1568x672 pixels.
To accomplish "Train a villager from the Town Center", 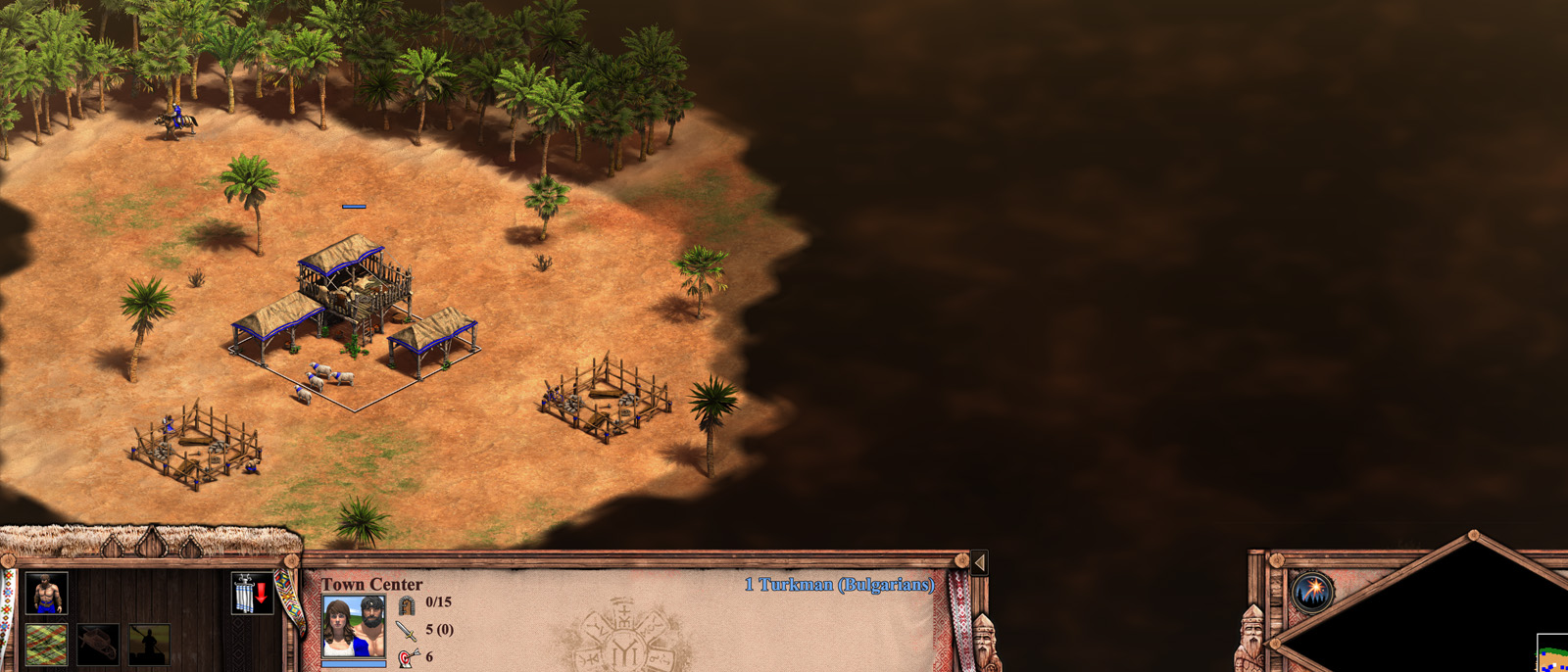I will coord(46,594).
